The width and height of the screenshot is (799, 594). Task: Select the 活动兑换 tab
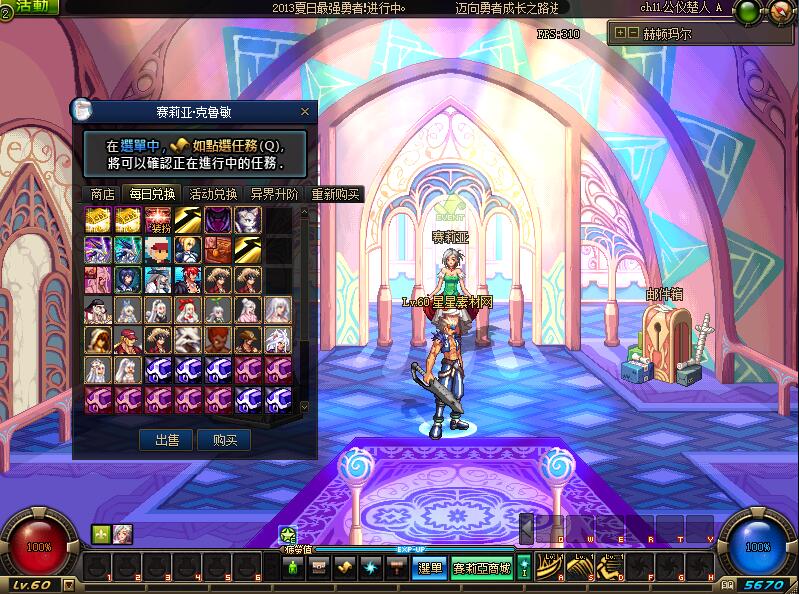pos(214,194)
